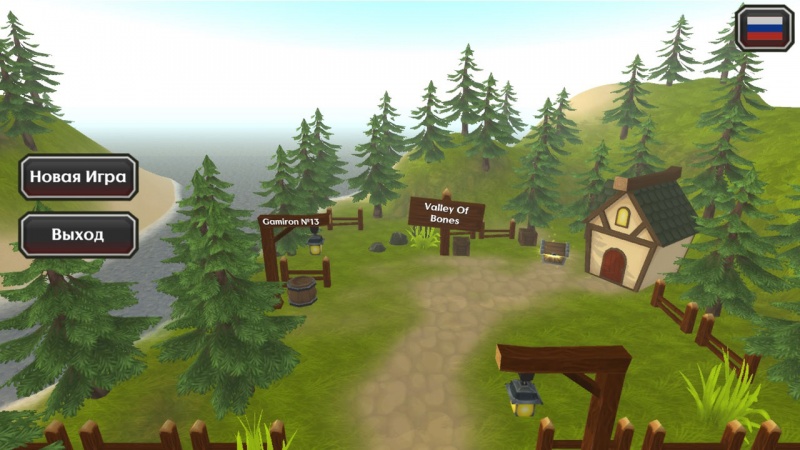Click the Выход exit button
This screenshot has height=450, width=800.
(78, 235)
